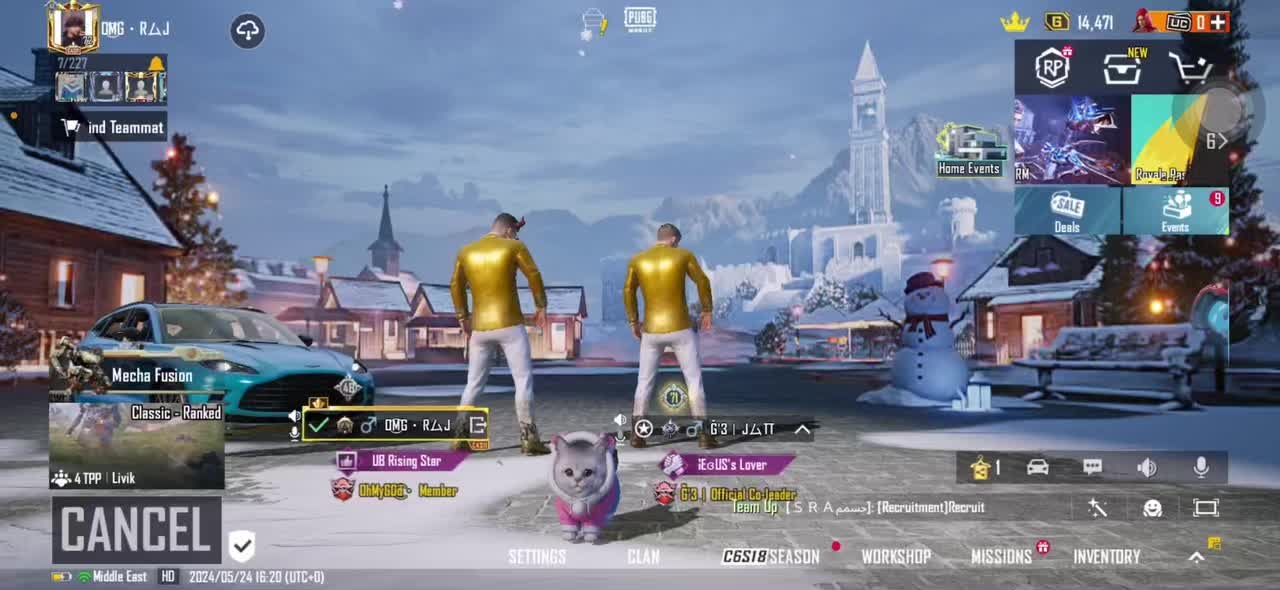The height and width of the screenshot is (590, 1280).
Task: Add UC with the plus button
Action: (x=1217, y=22)
